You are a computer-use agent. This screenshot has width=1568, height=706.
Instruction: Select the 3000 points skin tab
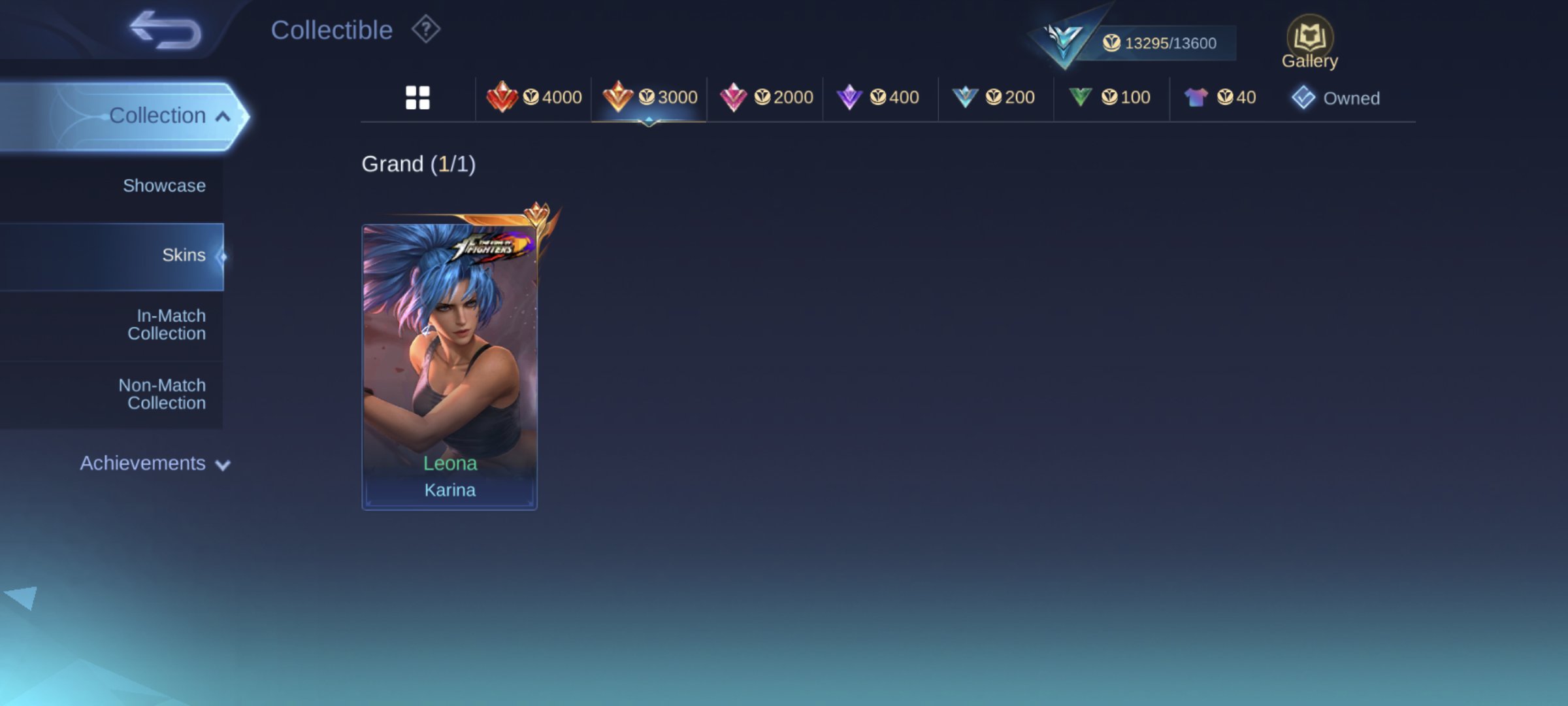point(649,98)
